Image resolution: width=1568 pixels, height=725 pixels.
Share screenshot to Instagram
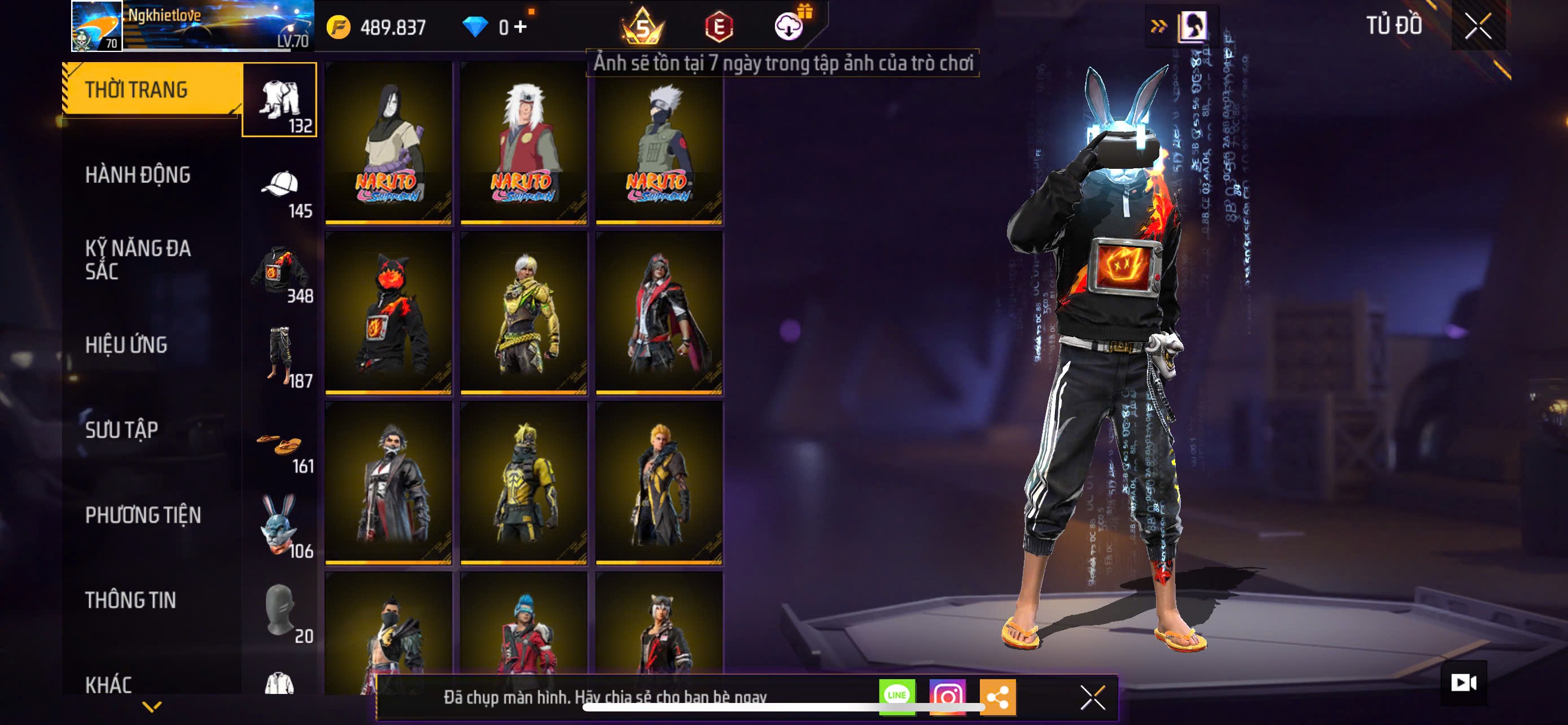947,696
